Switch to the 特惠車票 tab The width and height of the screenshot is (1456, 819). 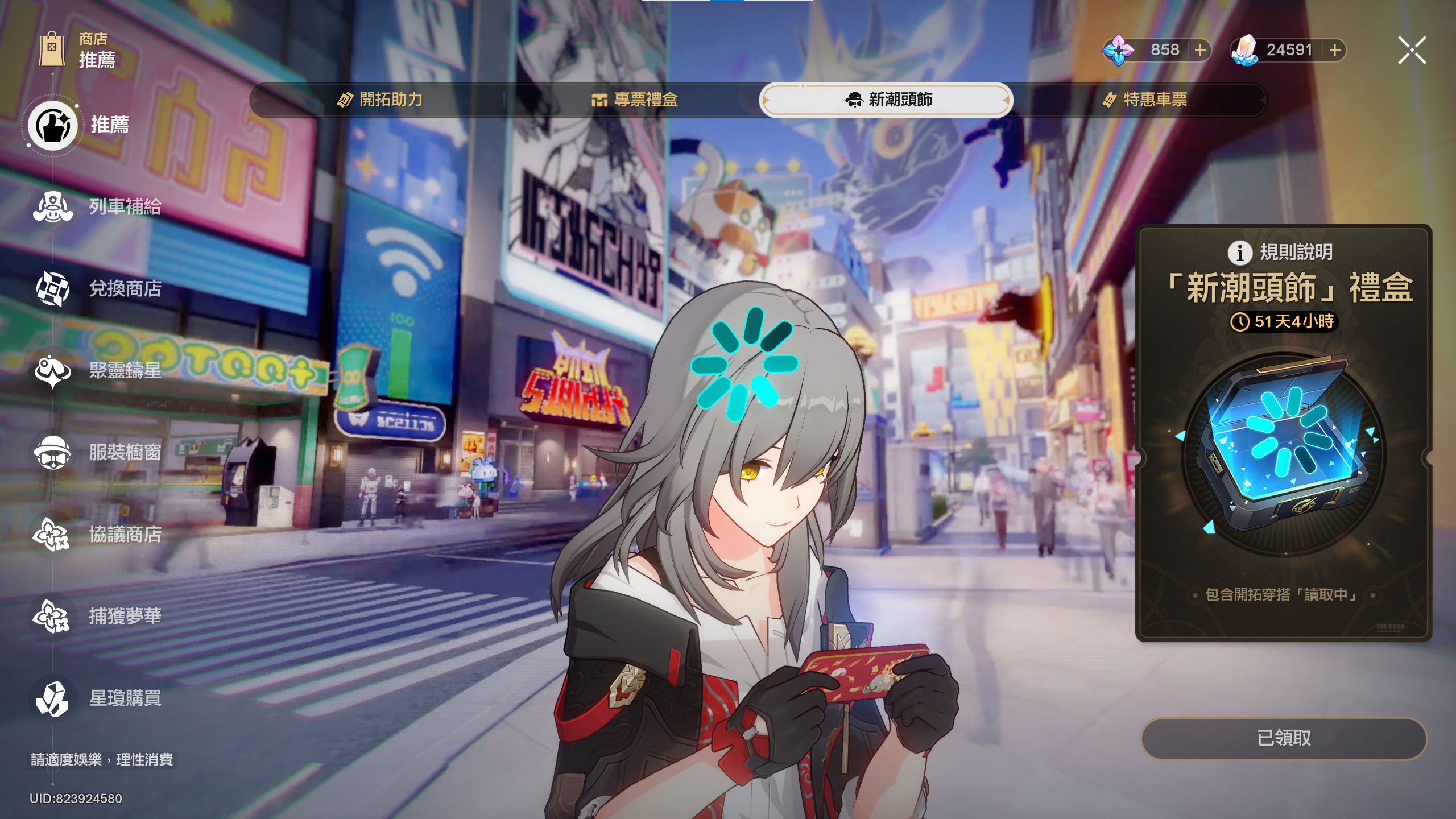pyautogui.click(x=1144, y=100)
